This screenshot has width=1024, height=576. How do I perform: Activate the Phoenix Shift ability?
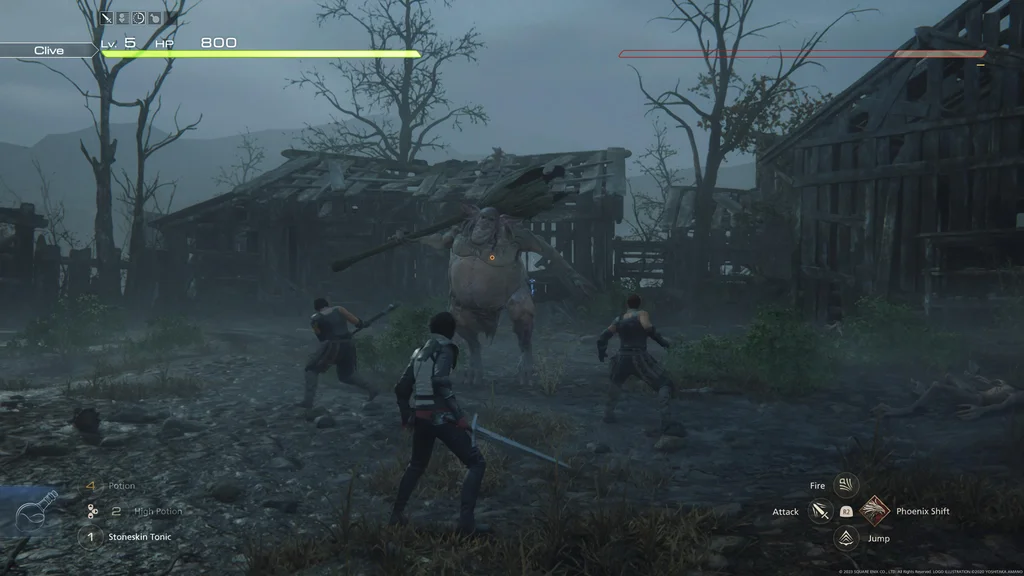[874, 511]
